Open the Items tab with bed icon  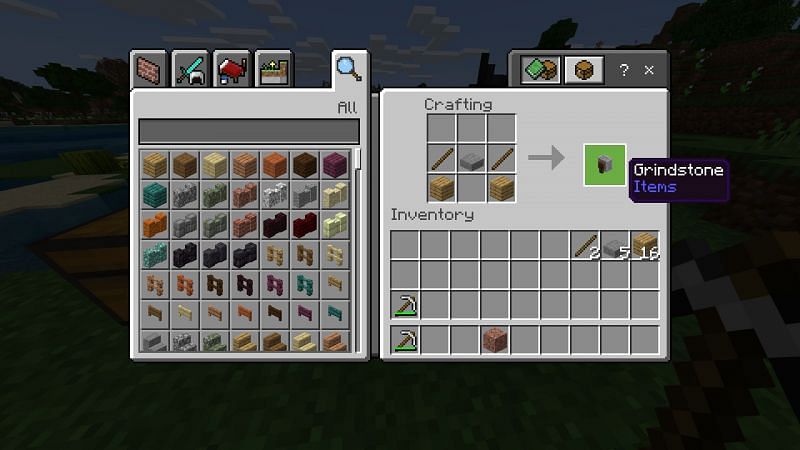232,71
